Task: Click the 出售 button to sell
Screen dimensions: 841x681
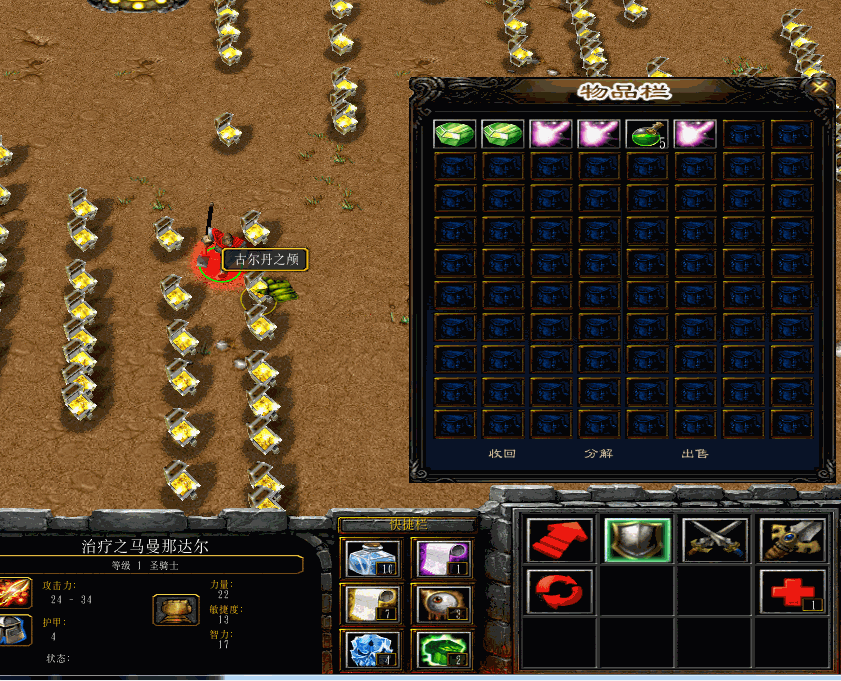Action: tap(695, 453)
